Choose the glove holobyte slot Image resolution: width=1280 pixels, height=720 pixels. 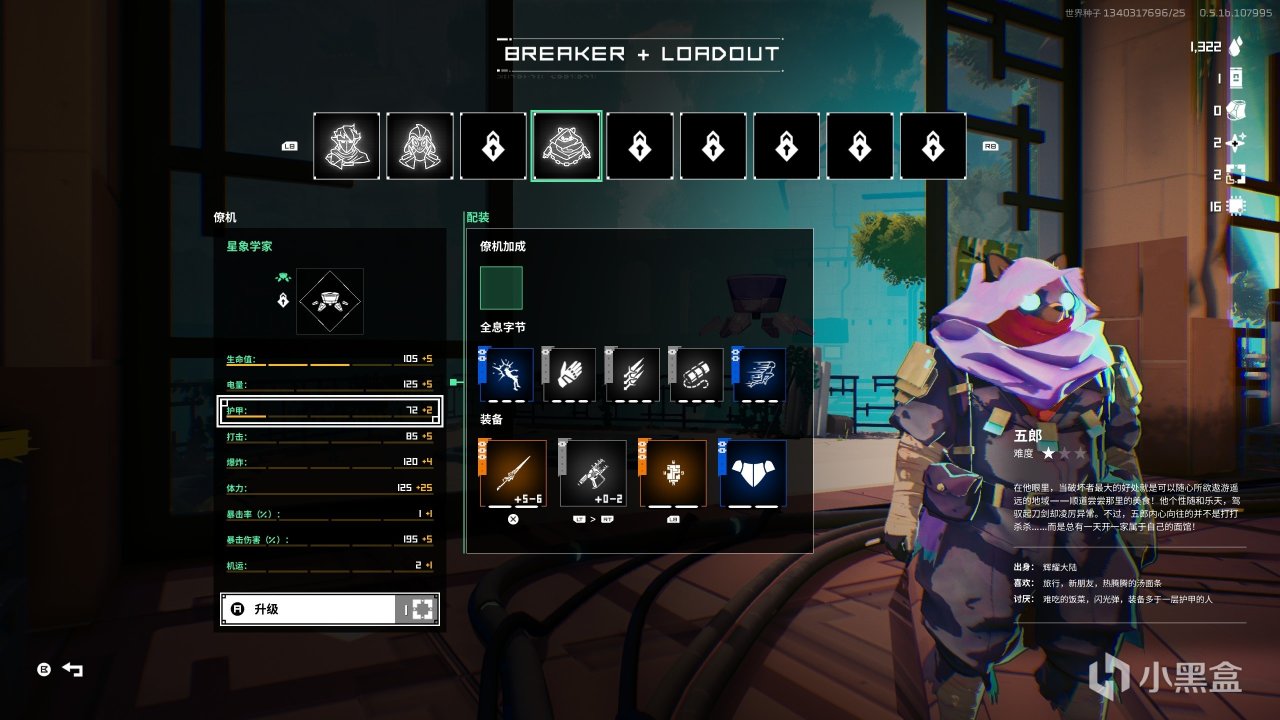tap(570, 375)
